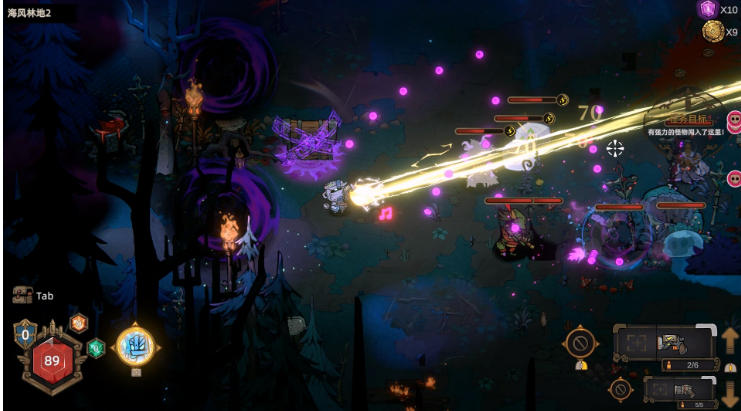Open the backpack chest icon
The image size is (741, 411).
(22, 295)
